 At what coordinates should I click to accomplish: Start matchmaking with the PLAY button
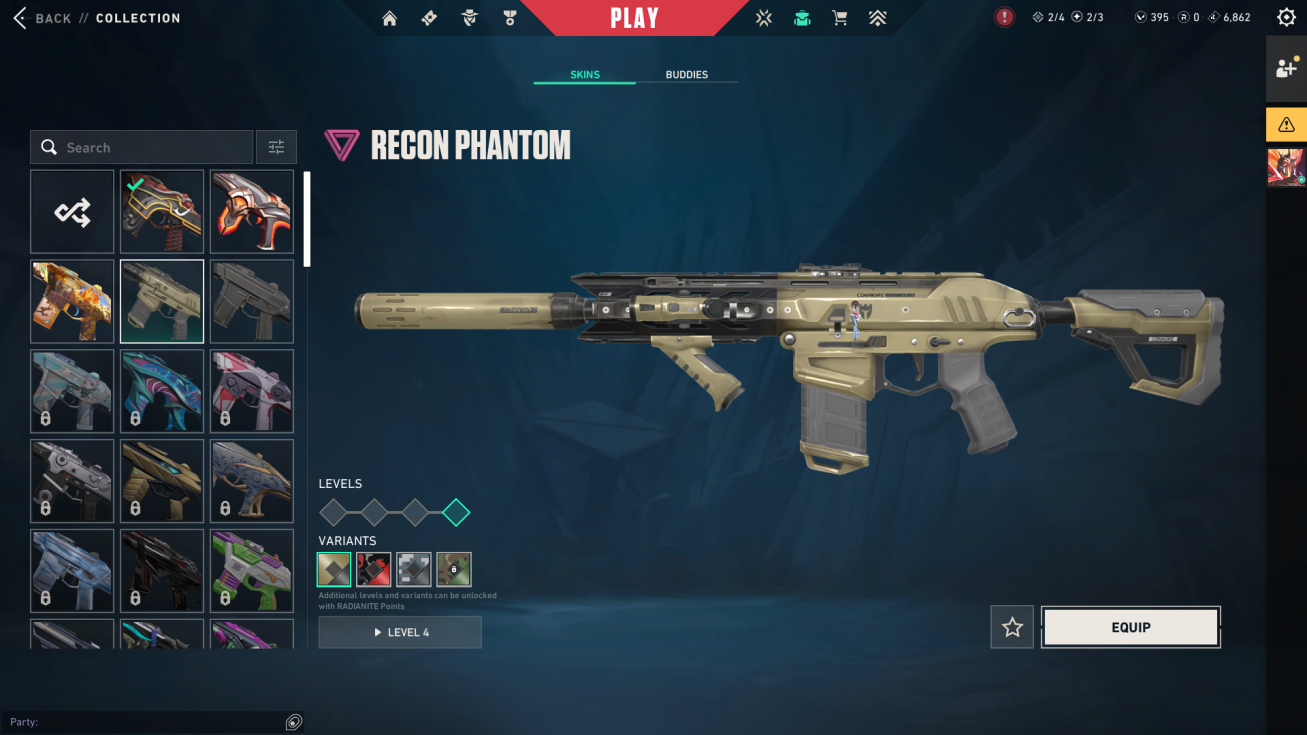[634, 18]
